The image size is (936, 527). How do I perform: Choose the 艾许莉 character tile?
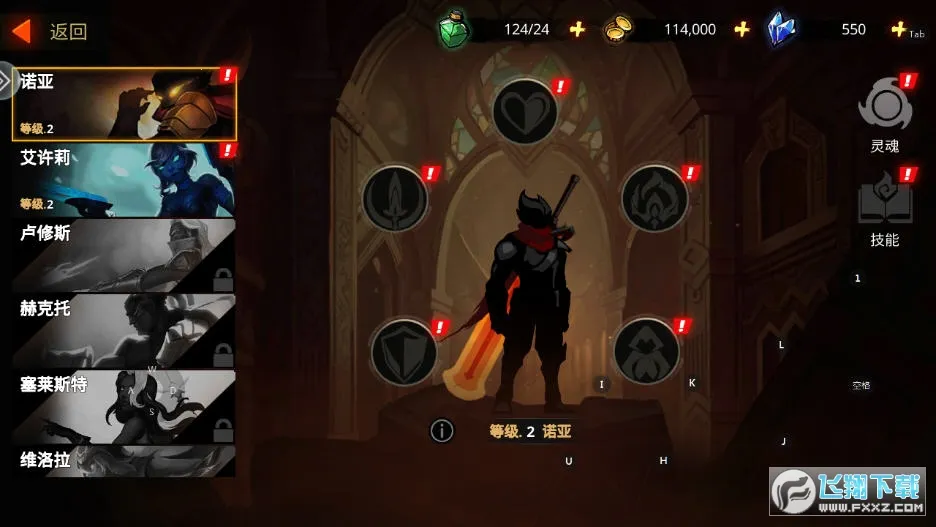click(x=125, y=179)
